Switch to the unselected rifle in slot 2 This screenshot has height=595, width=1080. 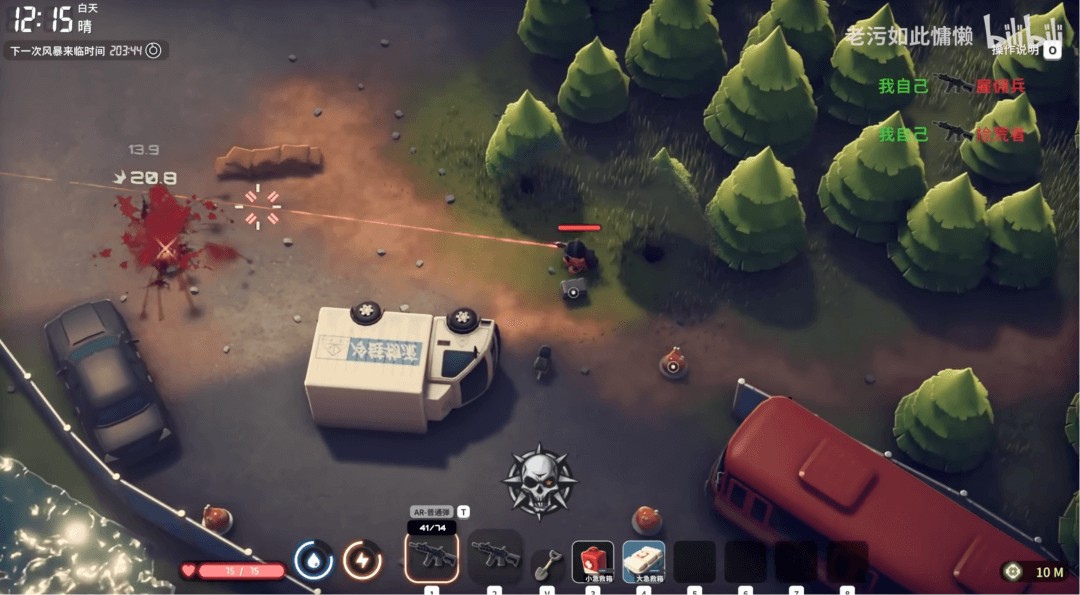(x=494, y=556)
